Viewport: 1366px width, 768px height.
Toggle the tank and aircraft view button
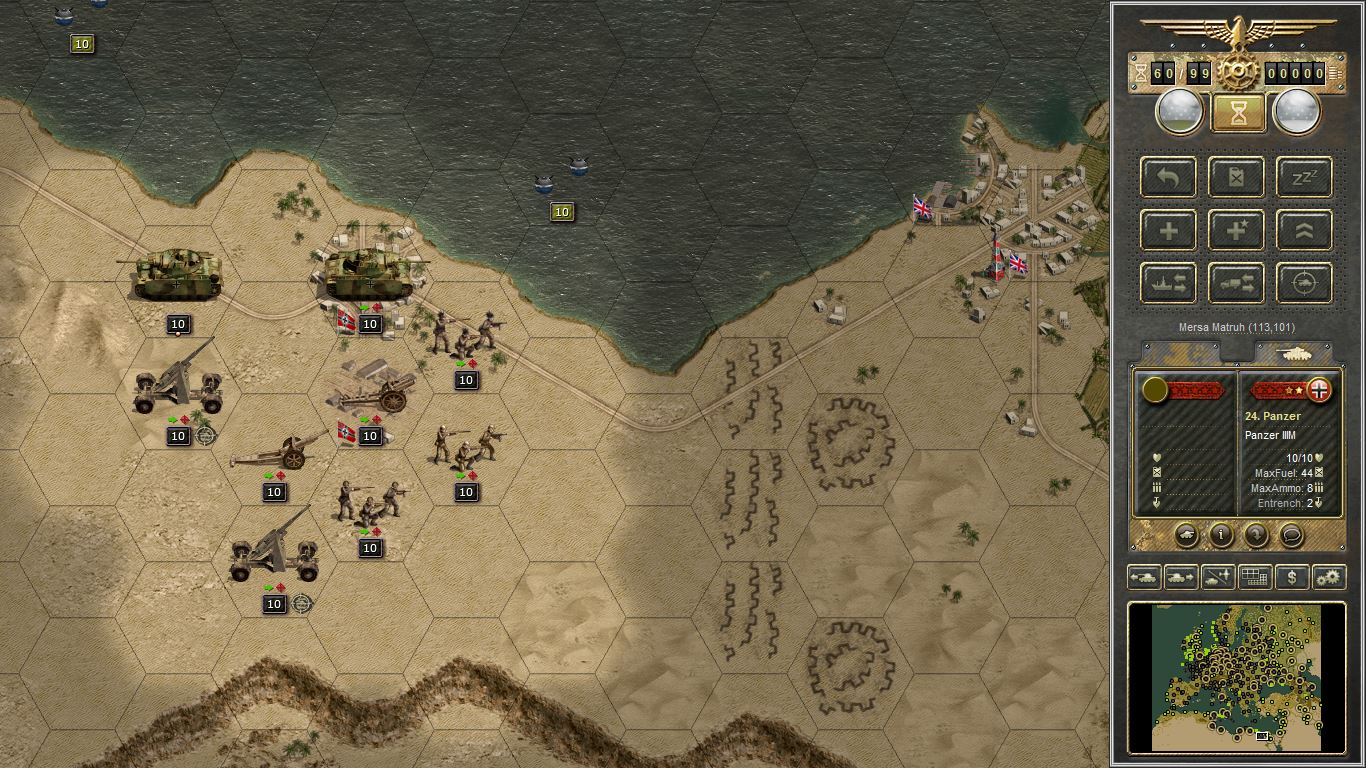(x=1218, y=577)
